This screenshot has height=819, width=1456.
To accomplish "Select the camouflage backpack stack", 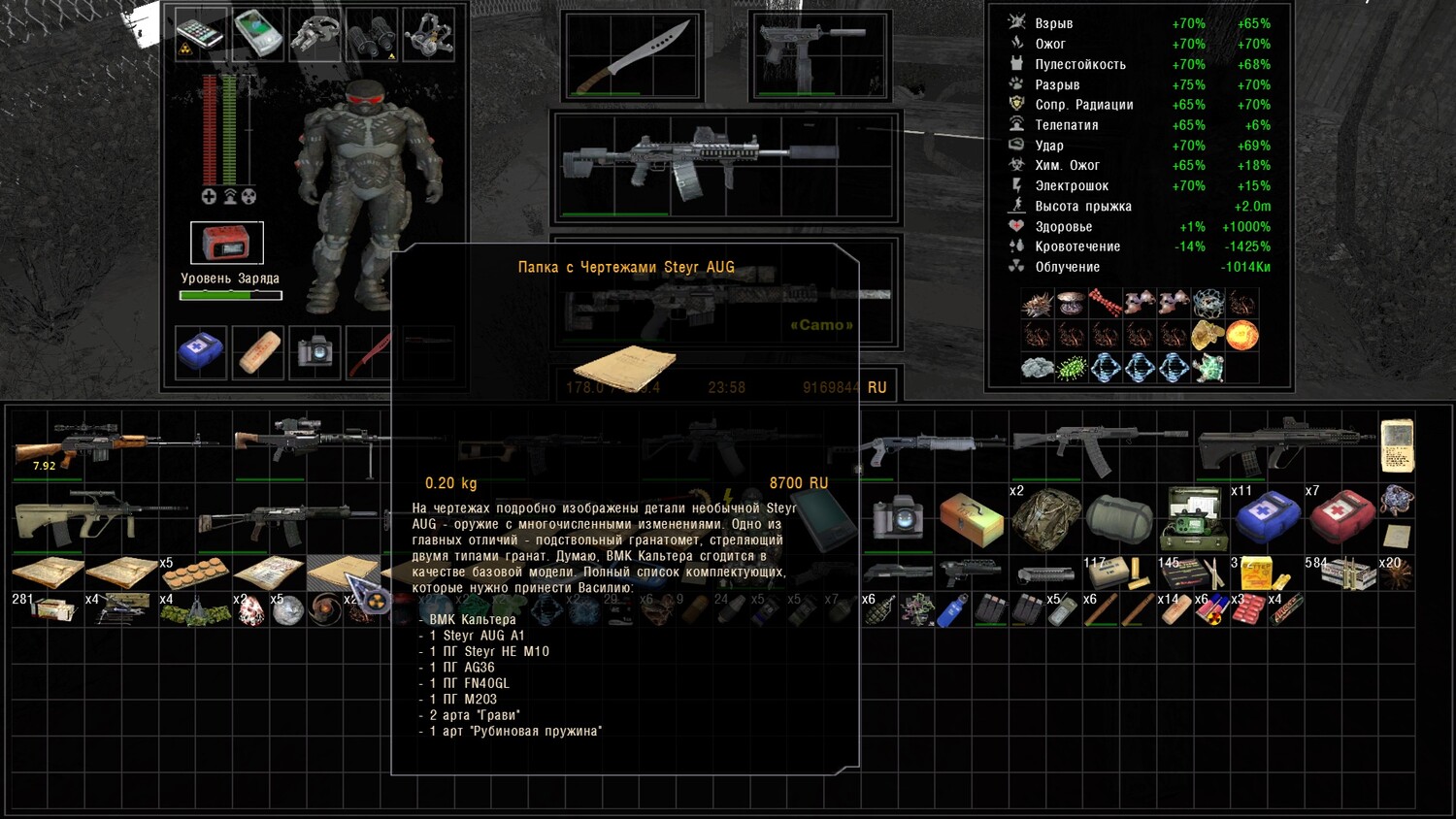I will (x=1045, y=518).
